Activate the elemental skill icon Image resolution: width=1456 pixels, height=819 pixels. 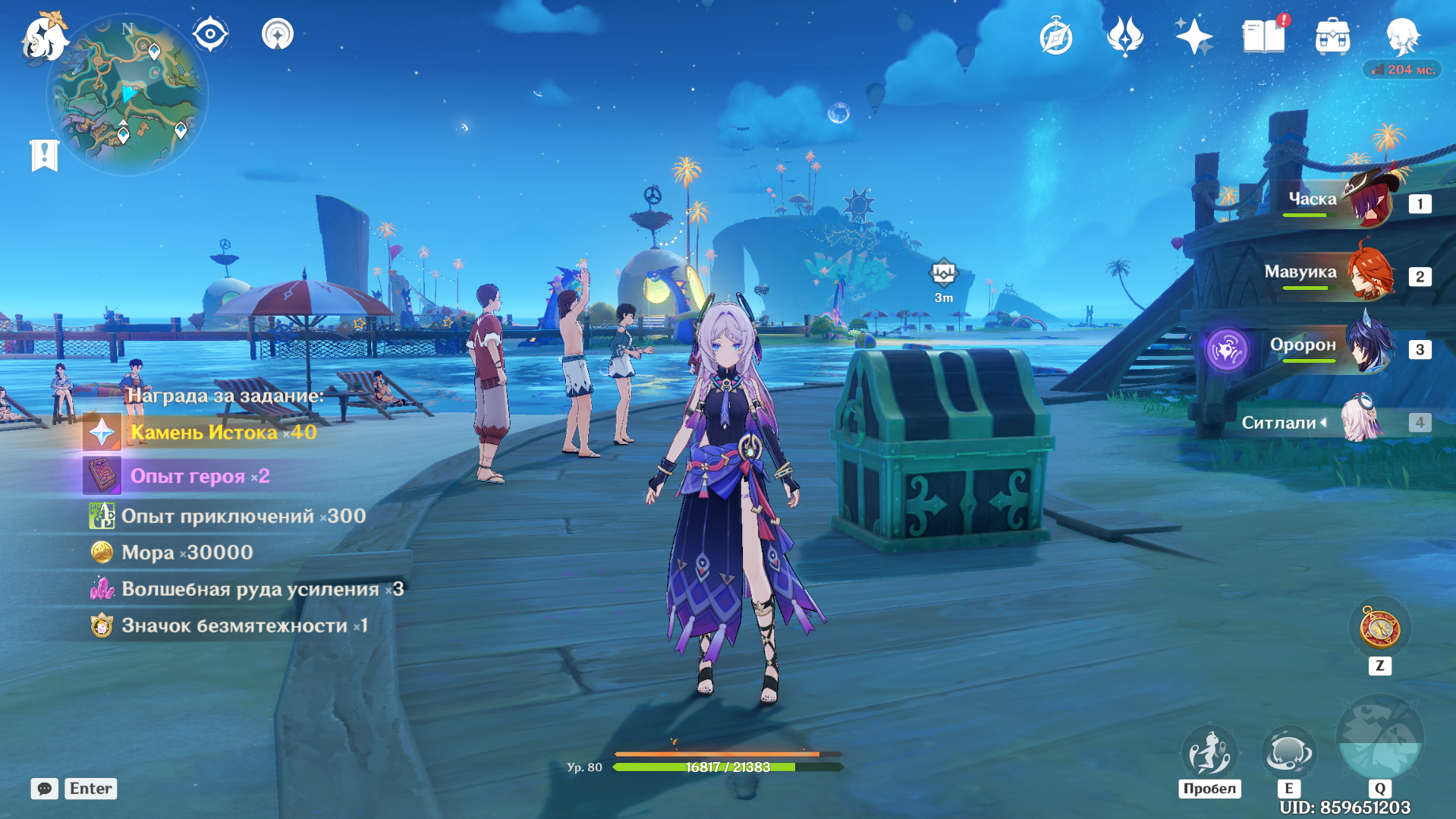coord(1288,752)
